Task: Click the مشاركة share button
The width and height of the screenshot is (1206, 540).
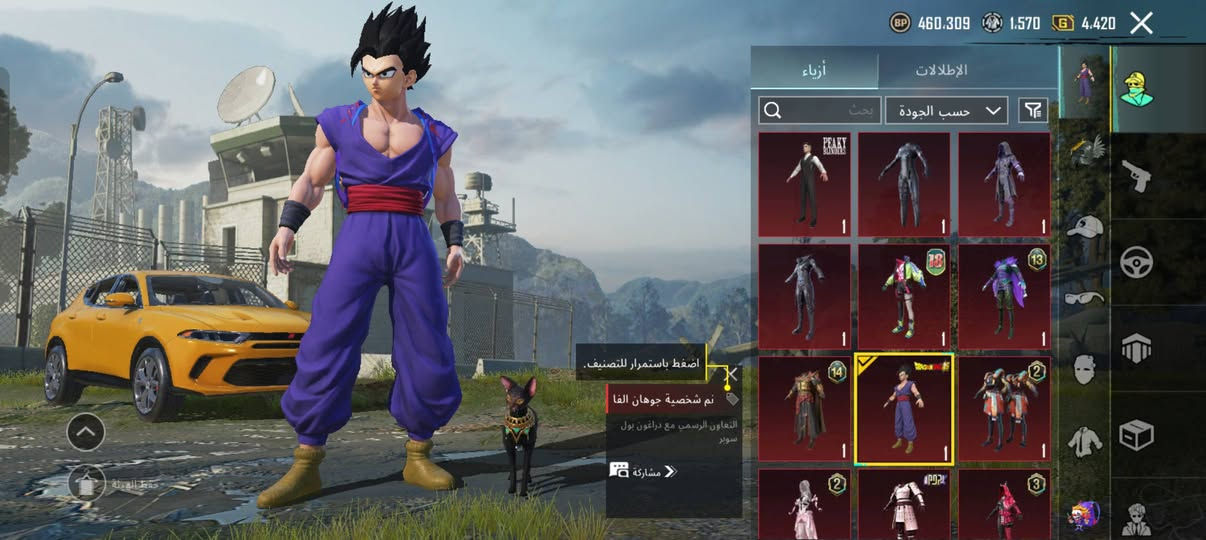Action: [x=644, y=470]
